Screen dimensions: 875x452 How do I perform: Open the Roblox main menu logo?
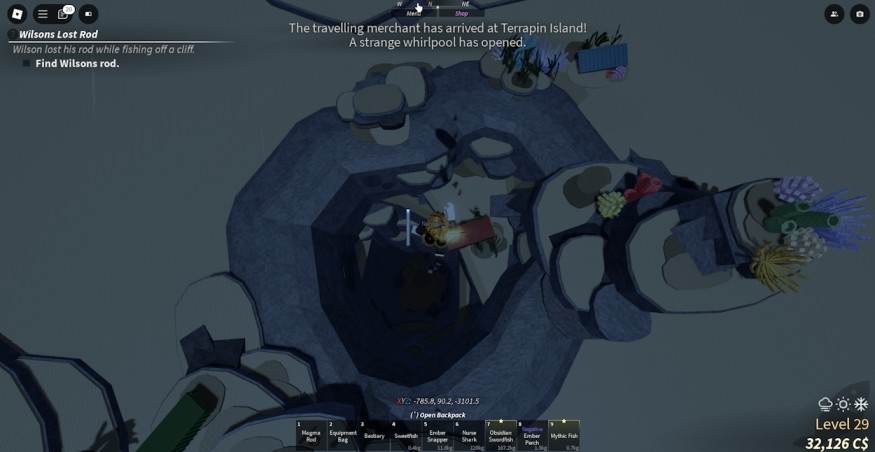pyautogui.click(x=17, y=14)
